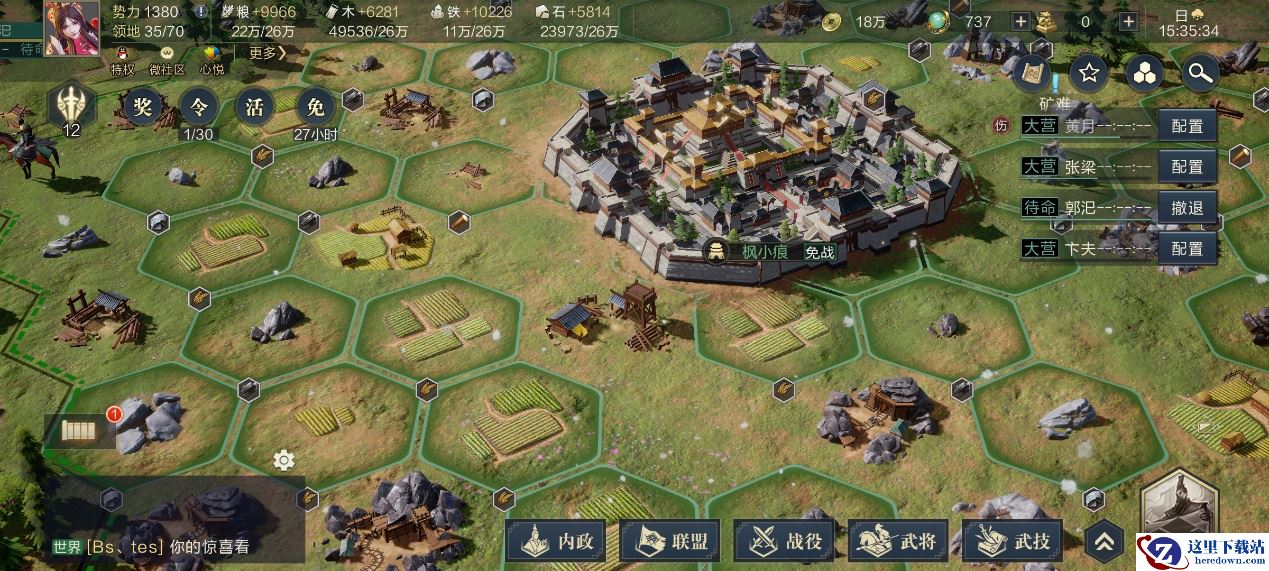Click 配置 for the 张梁 army
This screenshot has height=571, width=1269.
point(1187,167)
